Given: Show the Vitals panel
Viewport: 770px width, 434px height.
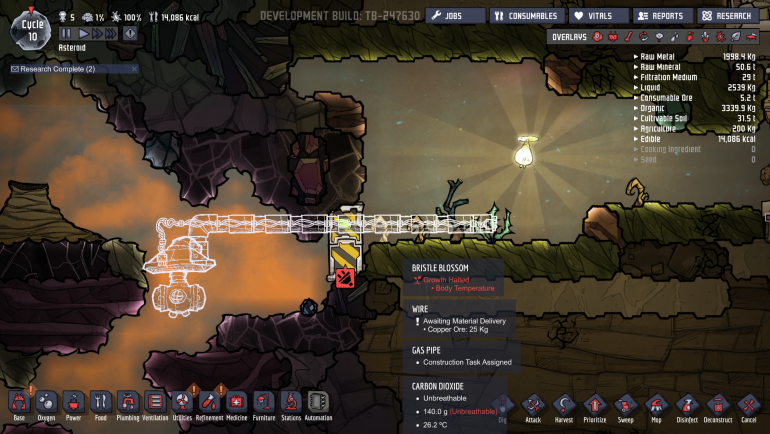Looking at the screenshot, I should point(599,16).
